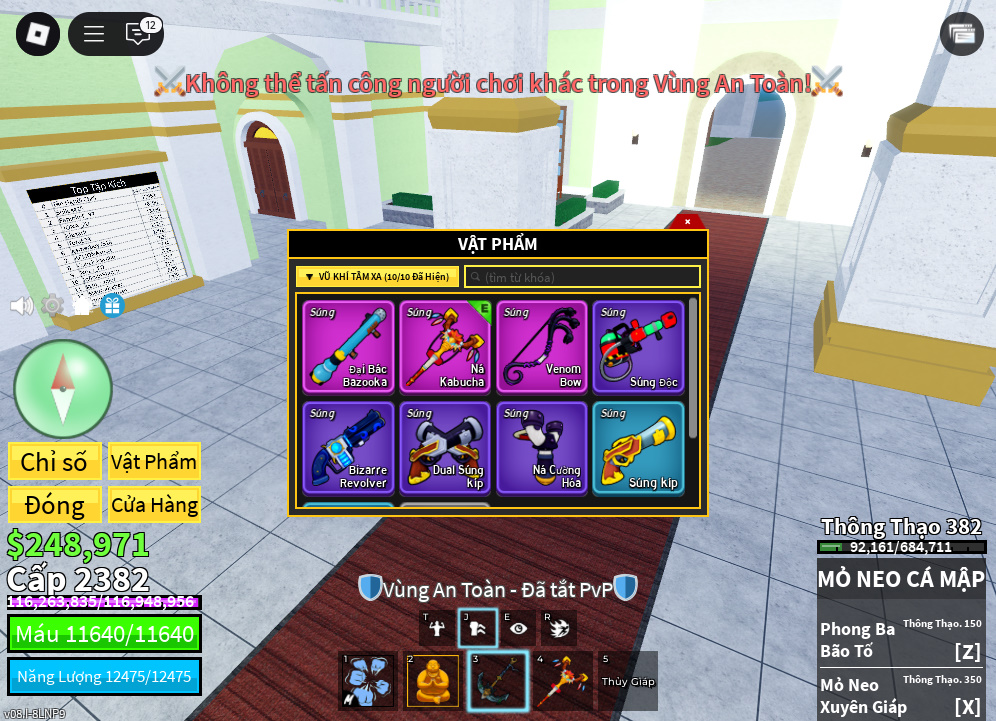The width and height of the screenshot is (996, 721).
Task: Close the Vật Phẩm inventory window
Action: point(687,221)
